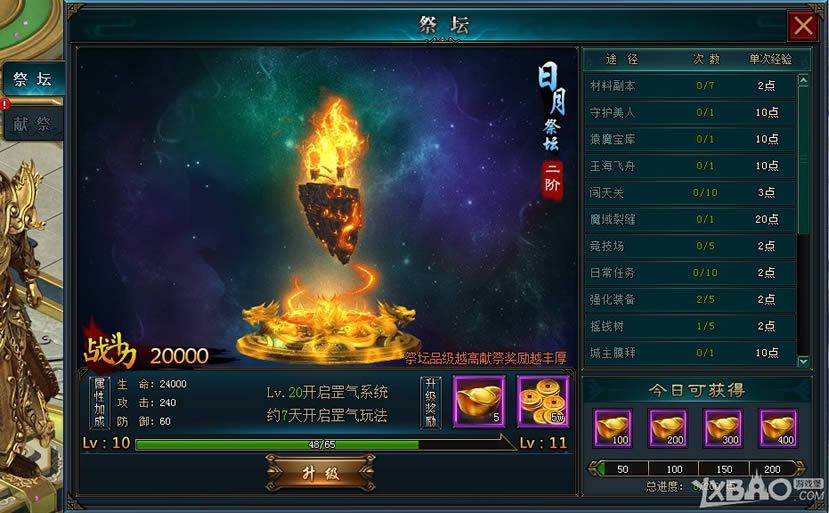Screen dimensions: 829x513
Task: Select the 摇钱树 money tree row
Action: click(690, 325)
